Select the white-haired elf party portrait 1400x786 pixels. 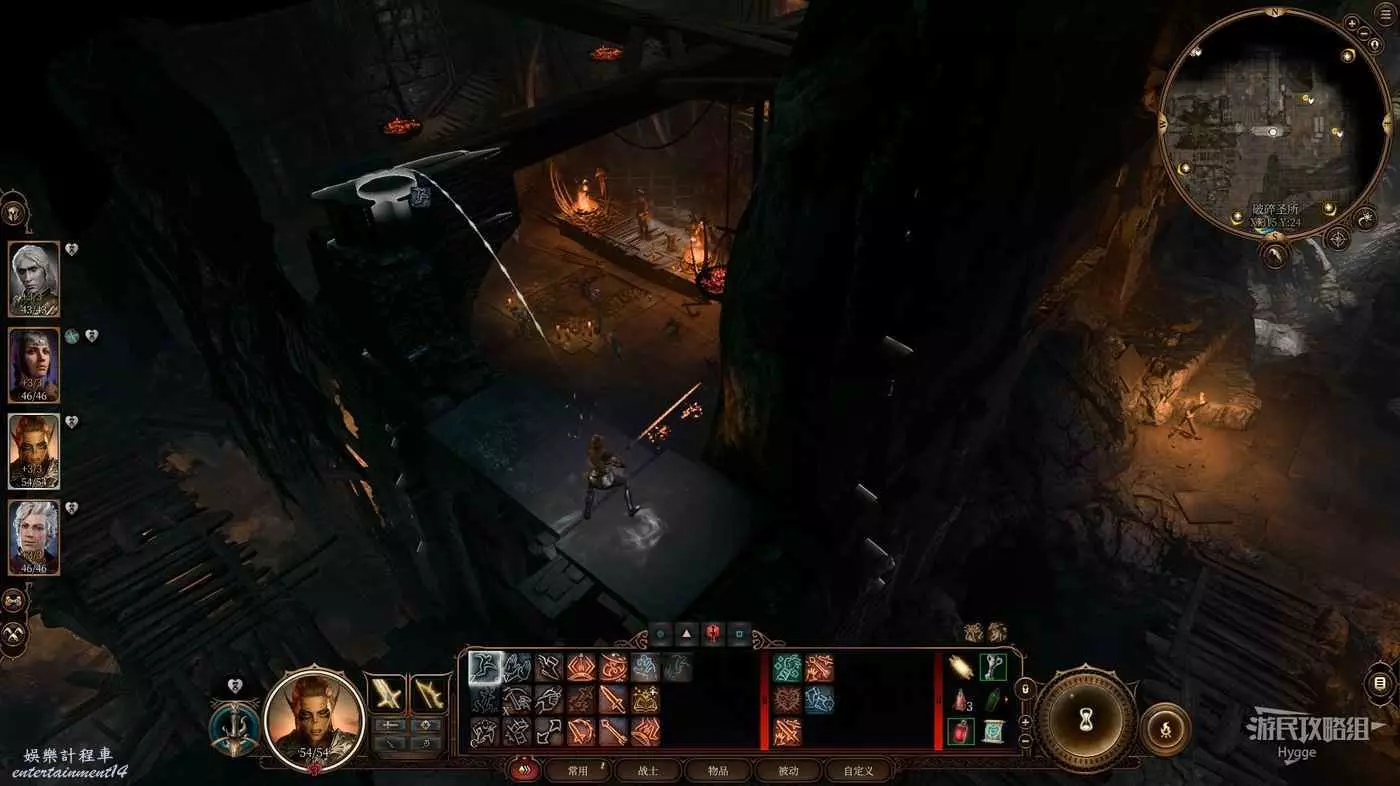(34, 279)
